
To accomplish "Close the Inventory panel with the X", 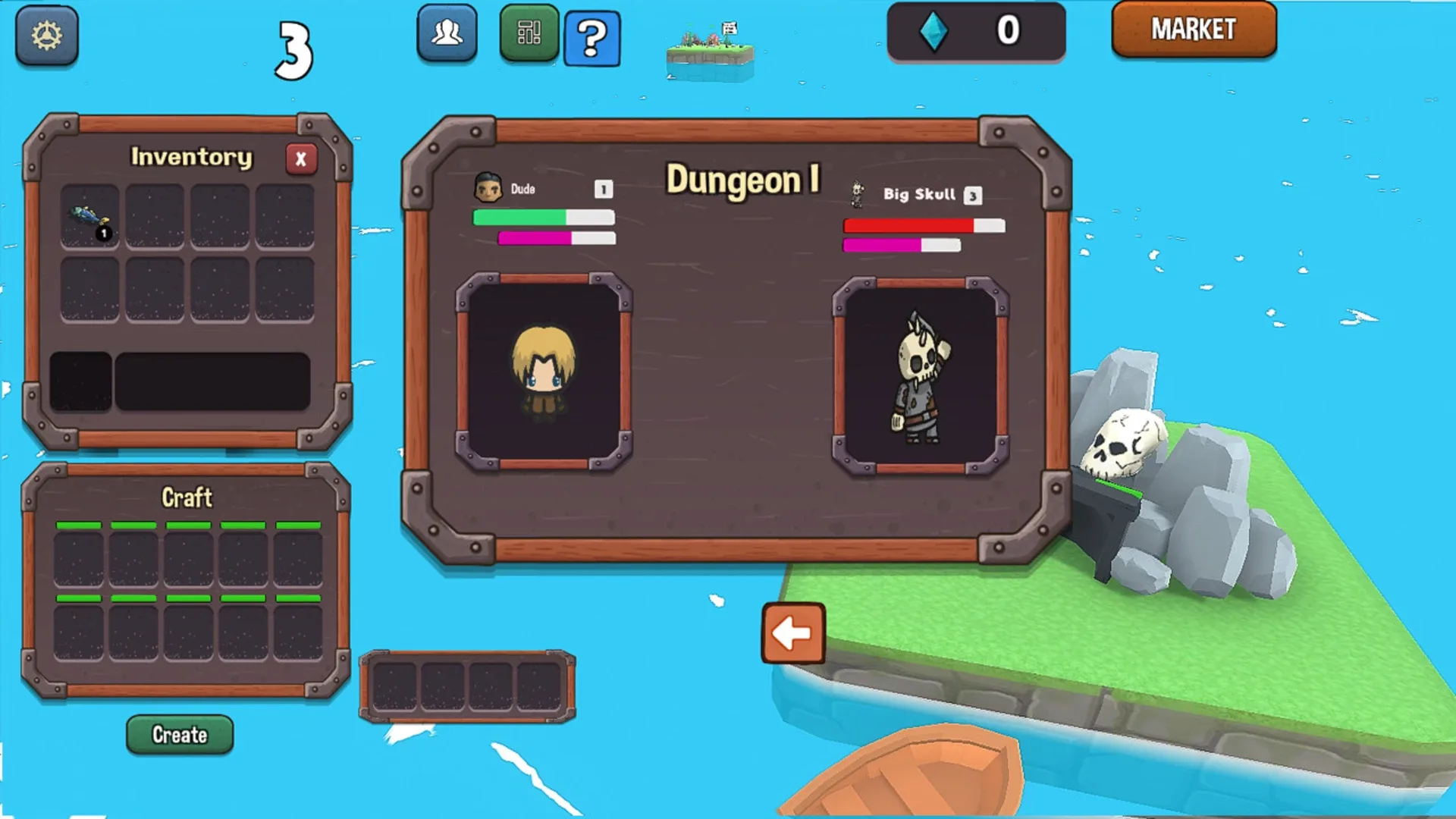I will pyautogui.click(x=300, y=158).
